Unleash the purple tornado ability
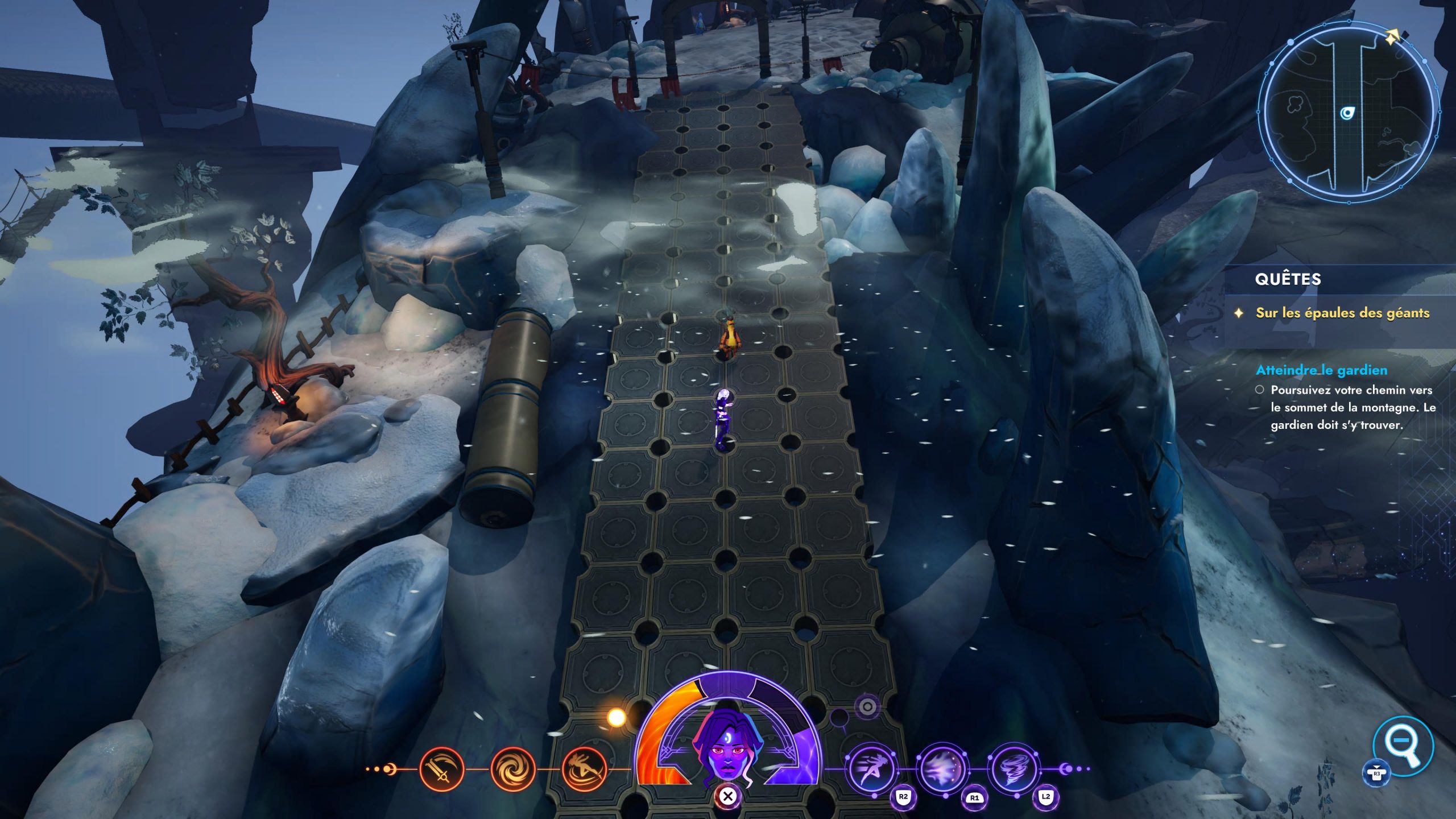Image resolution: width=1456 pixels, height=819 pixels. pos(1013,770)
